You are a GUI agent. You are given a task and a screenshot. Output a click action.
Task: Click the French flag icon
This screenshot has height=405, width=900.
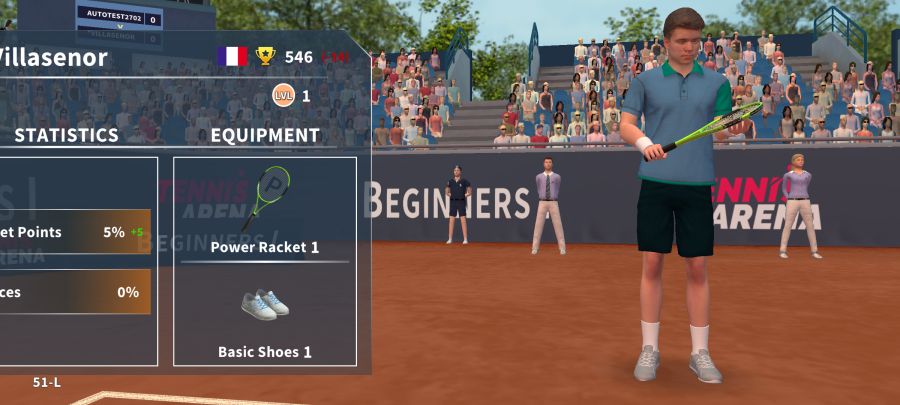click(232, 57)
